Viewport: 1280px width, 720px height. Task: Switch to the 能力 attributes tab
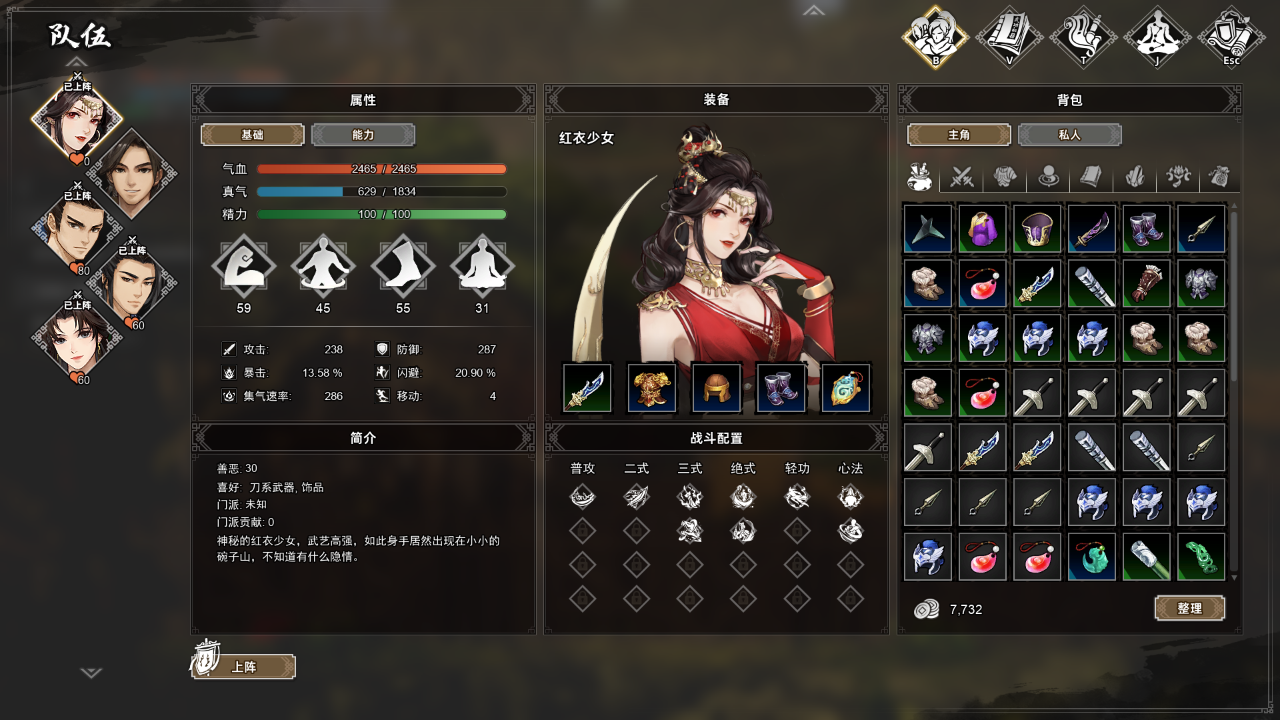click(363, 135)
